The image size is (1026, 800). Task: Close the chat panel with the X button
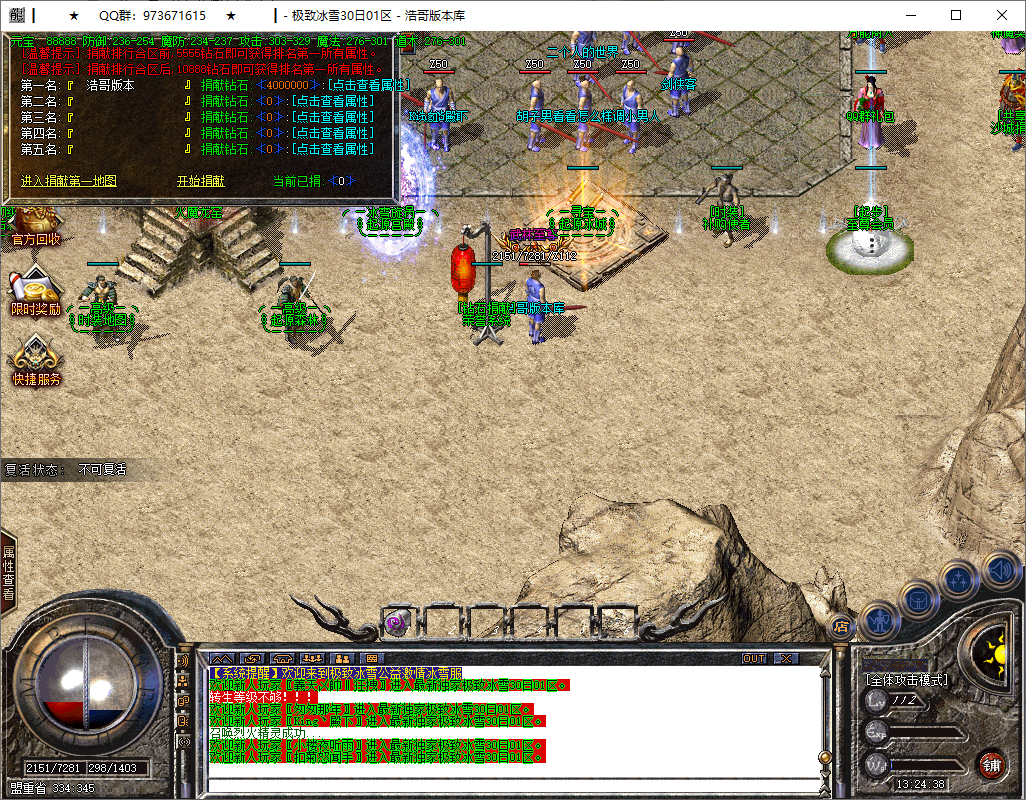tap(785, 658)
